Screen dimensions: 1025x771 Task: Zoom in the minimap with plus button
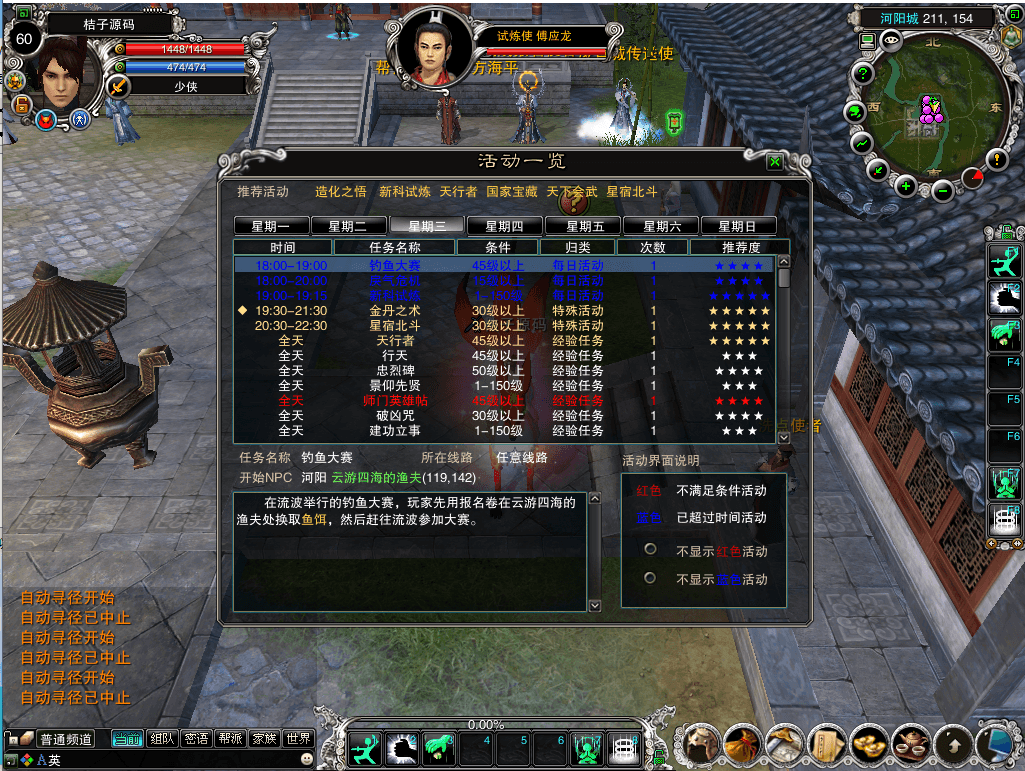pyautogui.click(x=906, y=185)
